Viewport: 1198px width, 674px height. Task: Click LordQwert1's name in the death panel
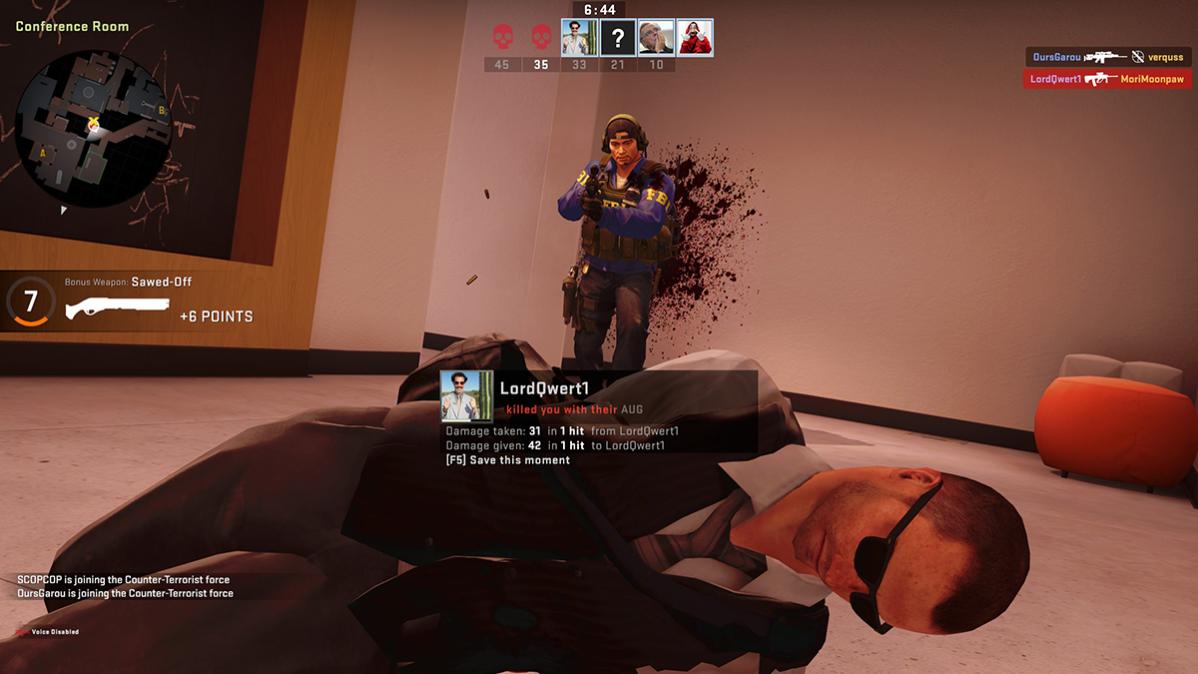point(546,388)
